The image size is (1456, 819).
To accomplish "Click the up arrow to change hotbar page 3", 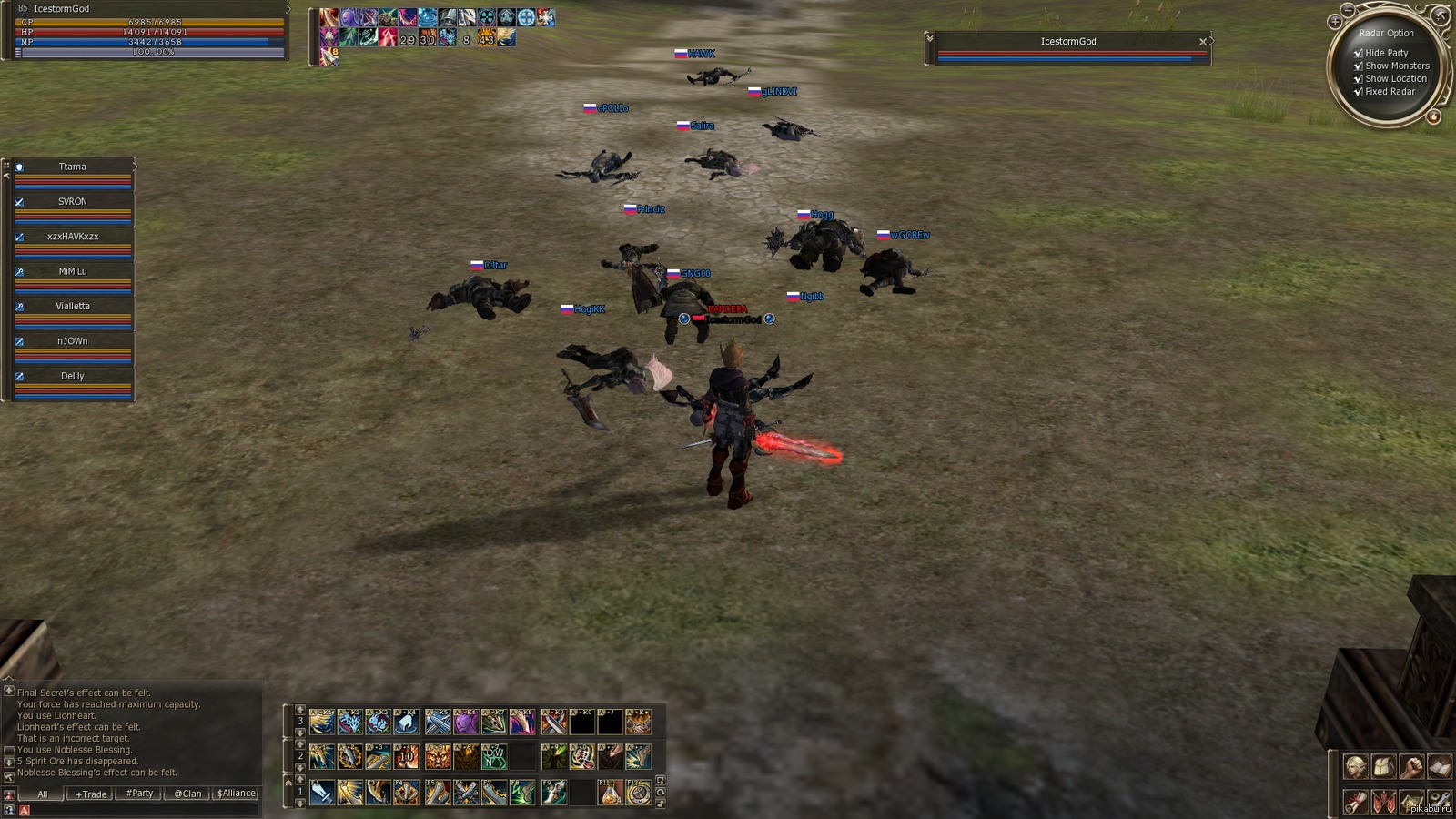I will (x=300, y=709).
